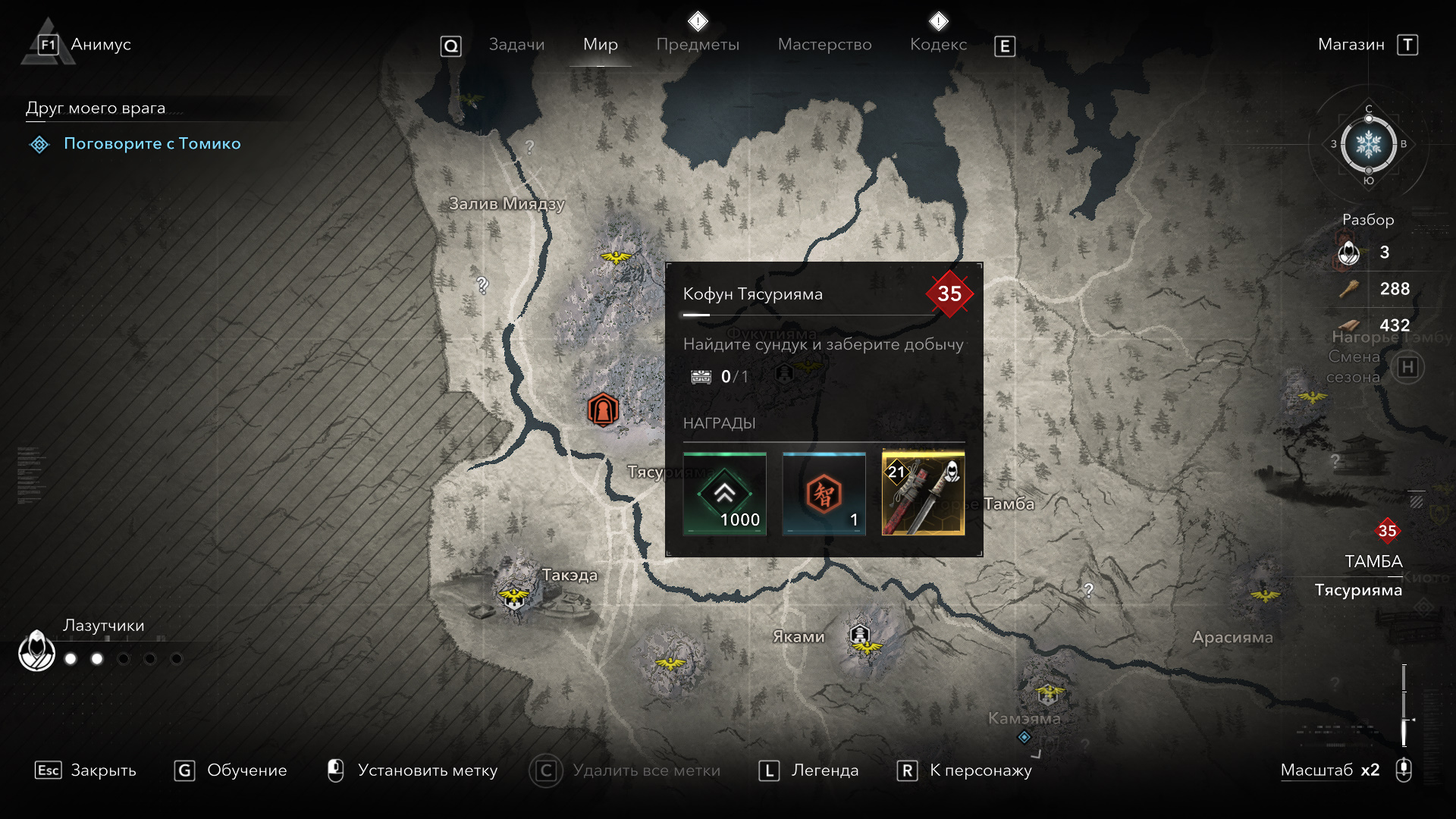Select the Мастерство tab

pos(824,45)
